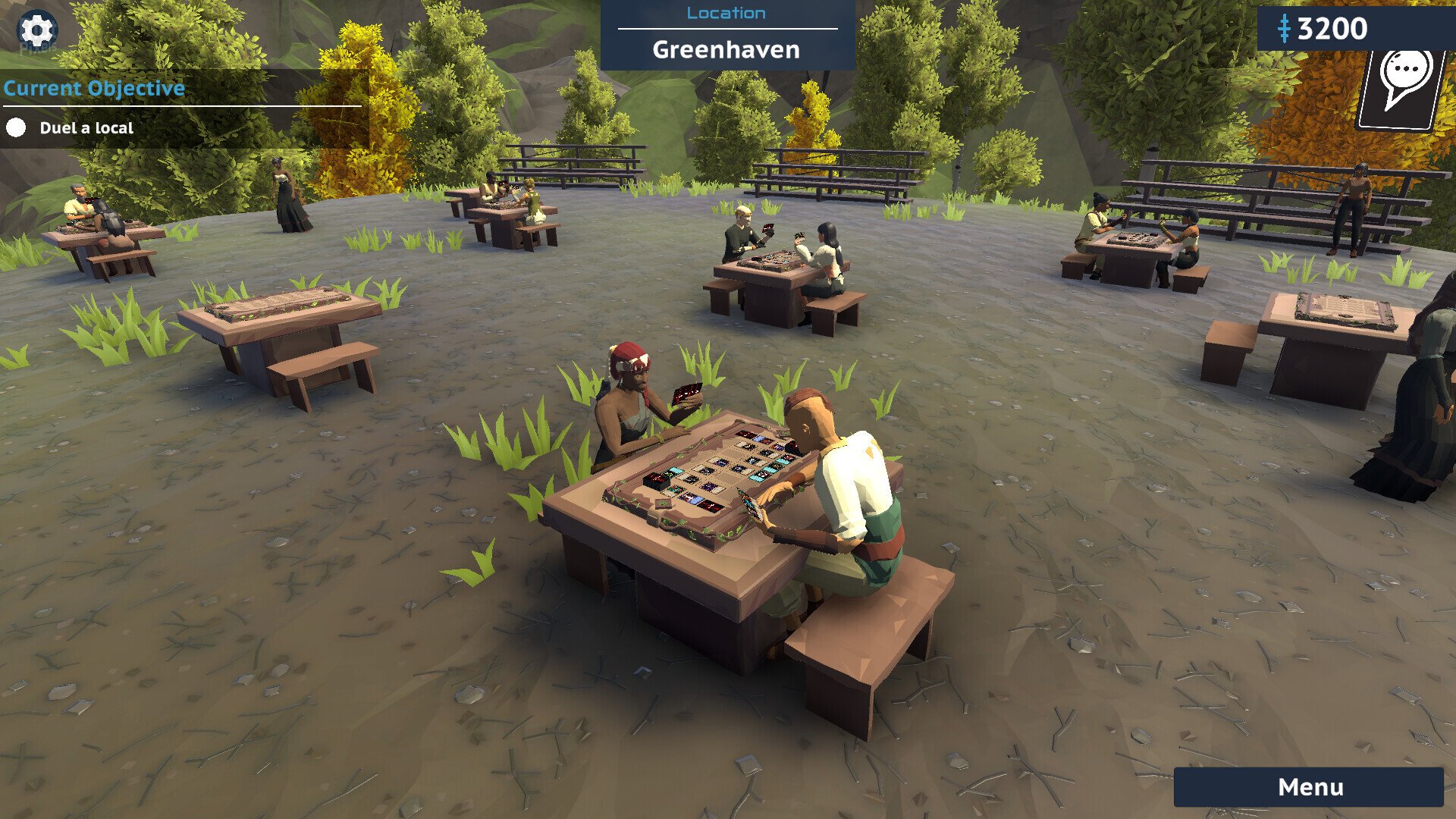
Task: Open the Menu button
Action: pyautogui.click(x=1309, y=787)
